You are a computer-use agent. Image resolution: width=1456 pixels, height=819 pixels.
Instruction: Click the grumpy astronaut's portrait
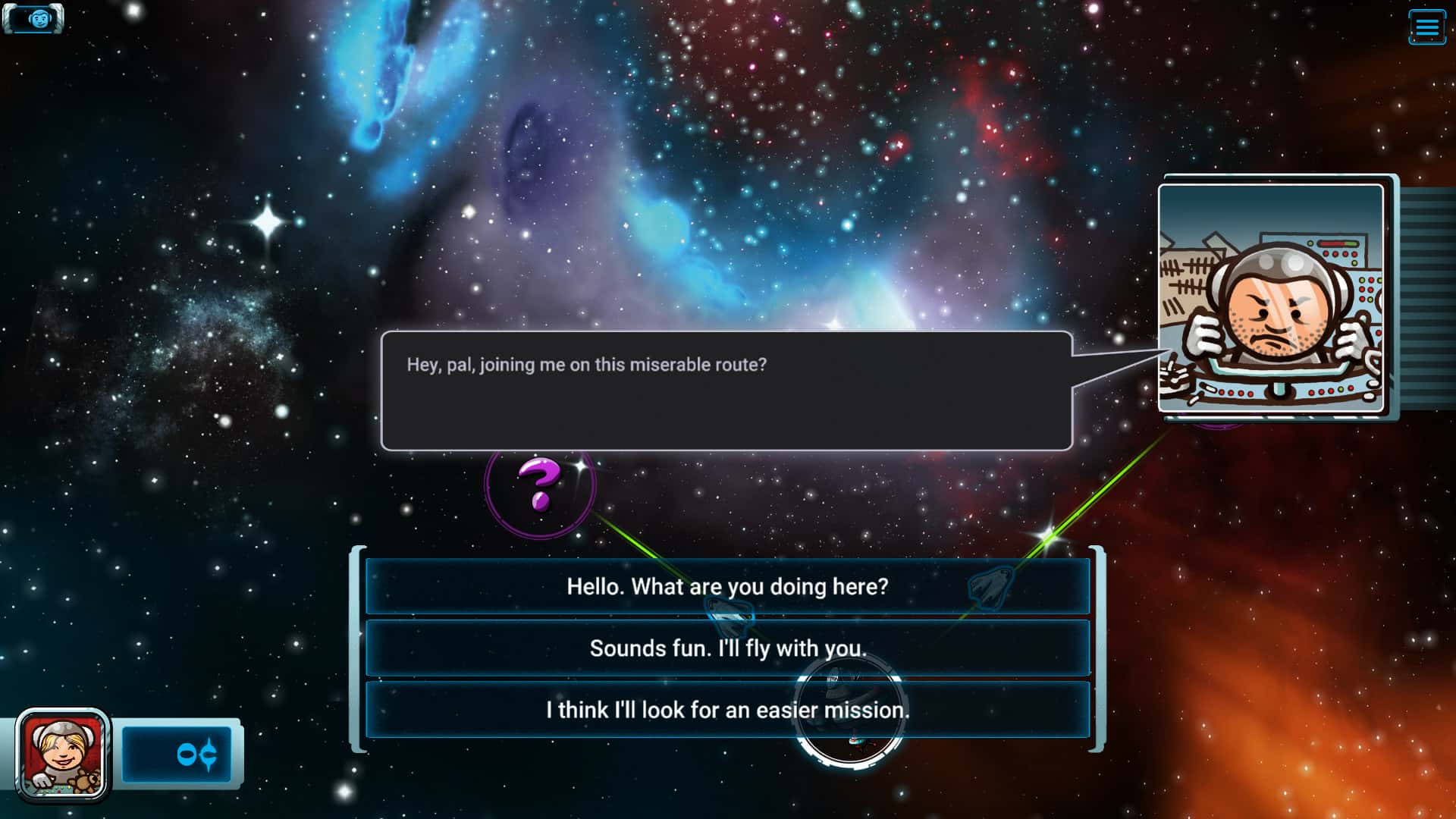pyautogui.click(x=1271, y=298)
